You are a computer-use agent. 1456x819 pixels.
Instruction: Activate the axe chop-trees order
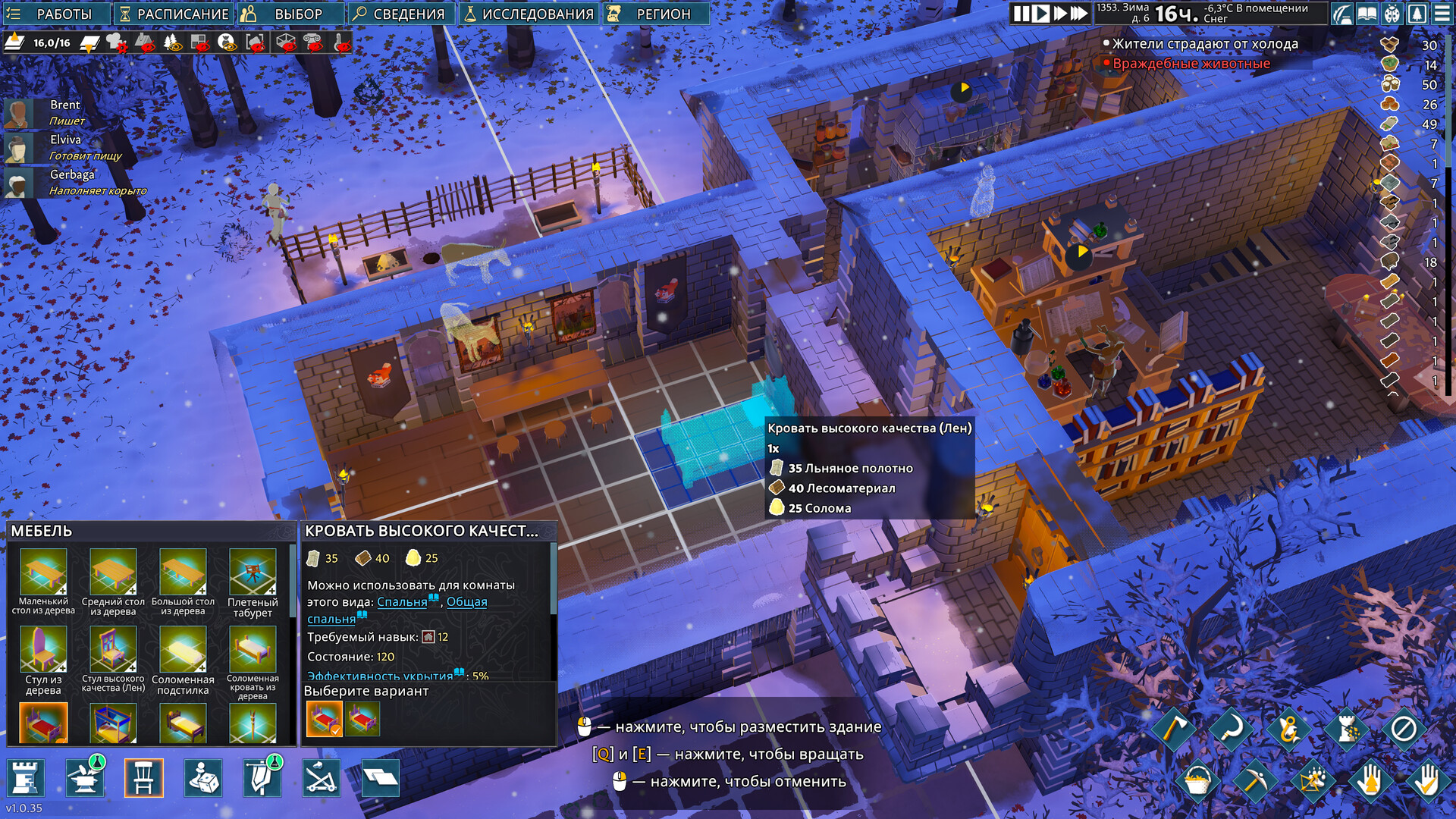(x=1172, y=730)
